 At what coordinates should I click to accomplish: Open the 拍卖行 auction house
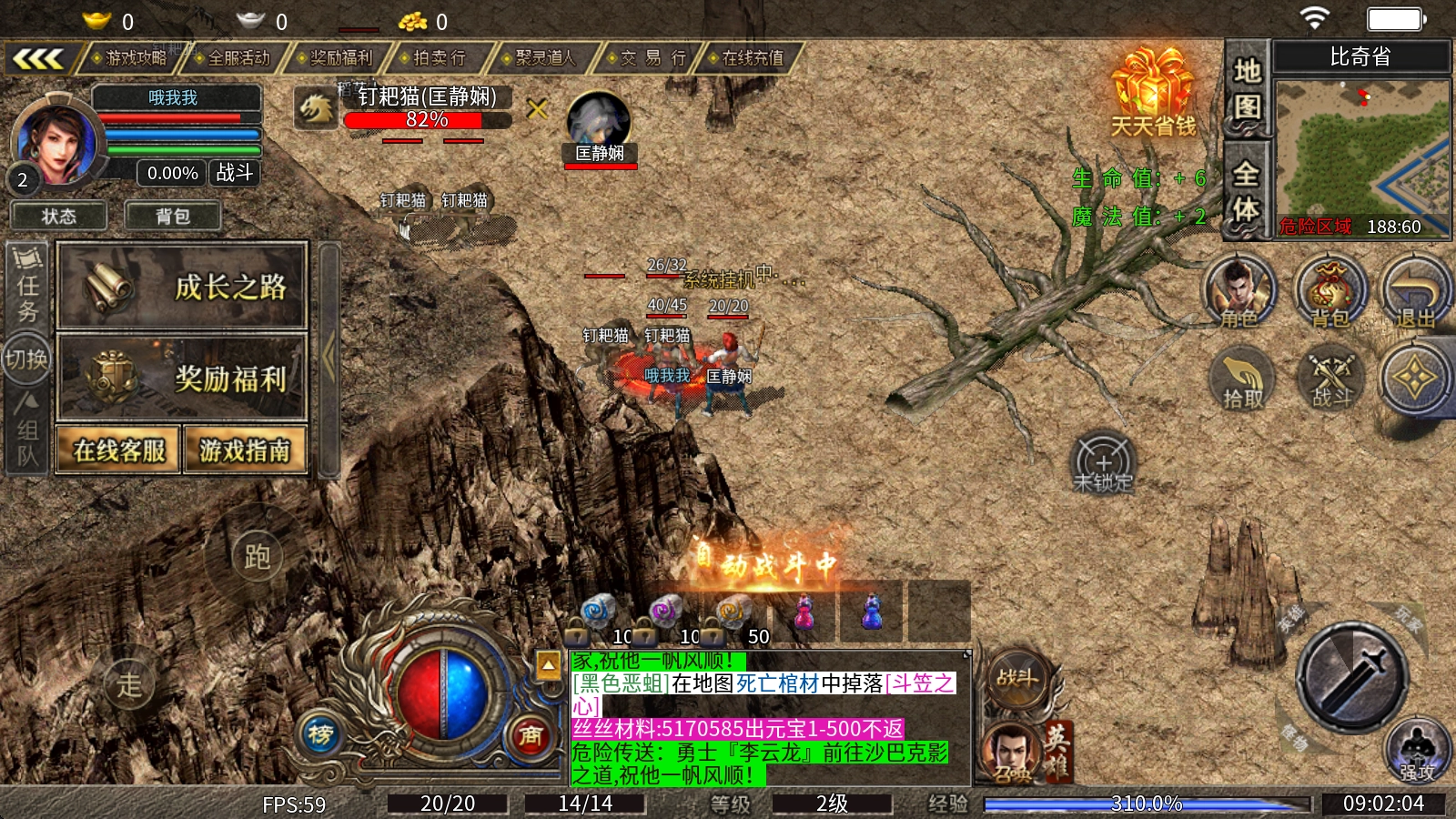point(439,58)
